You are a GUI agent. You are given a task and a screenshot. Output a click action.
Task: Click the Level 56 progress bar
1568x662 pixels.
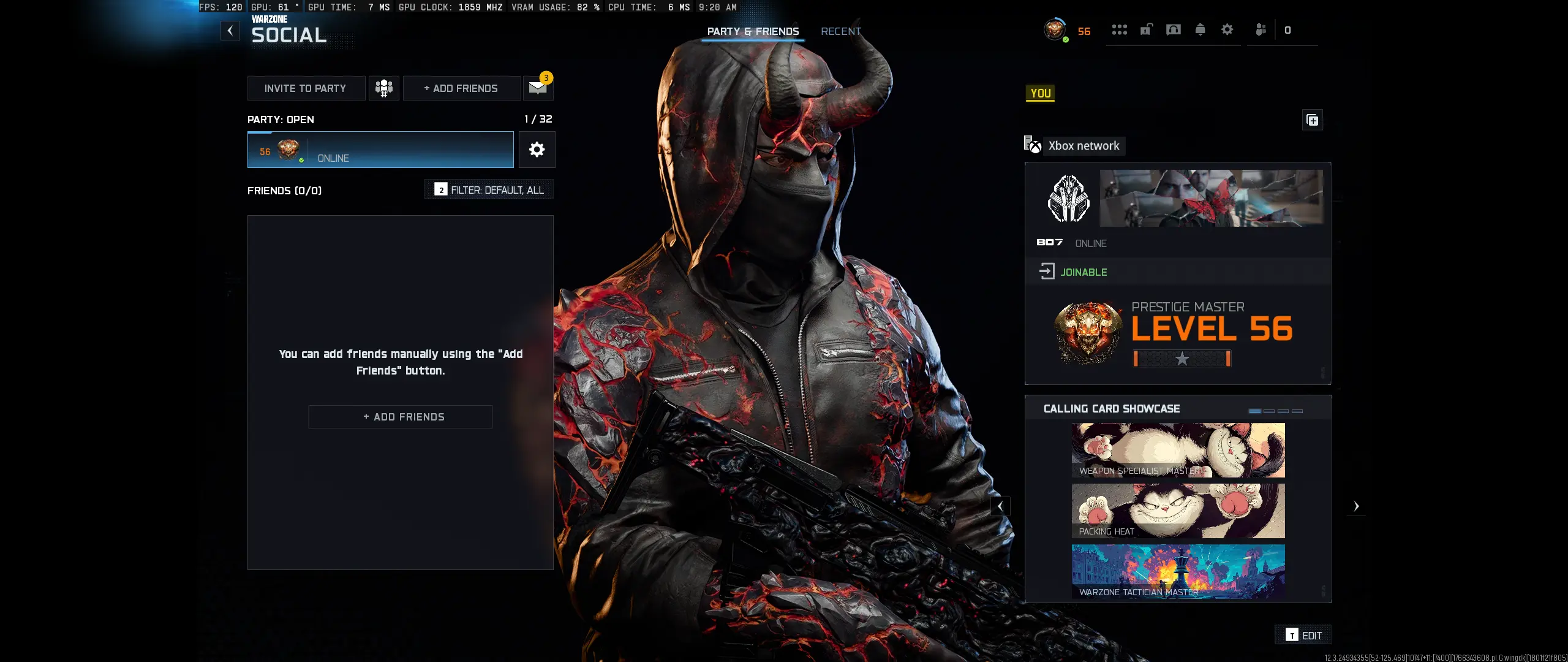1182,359
